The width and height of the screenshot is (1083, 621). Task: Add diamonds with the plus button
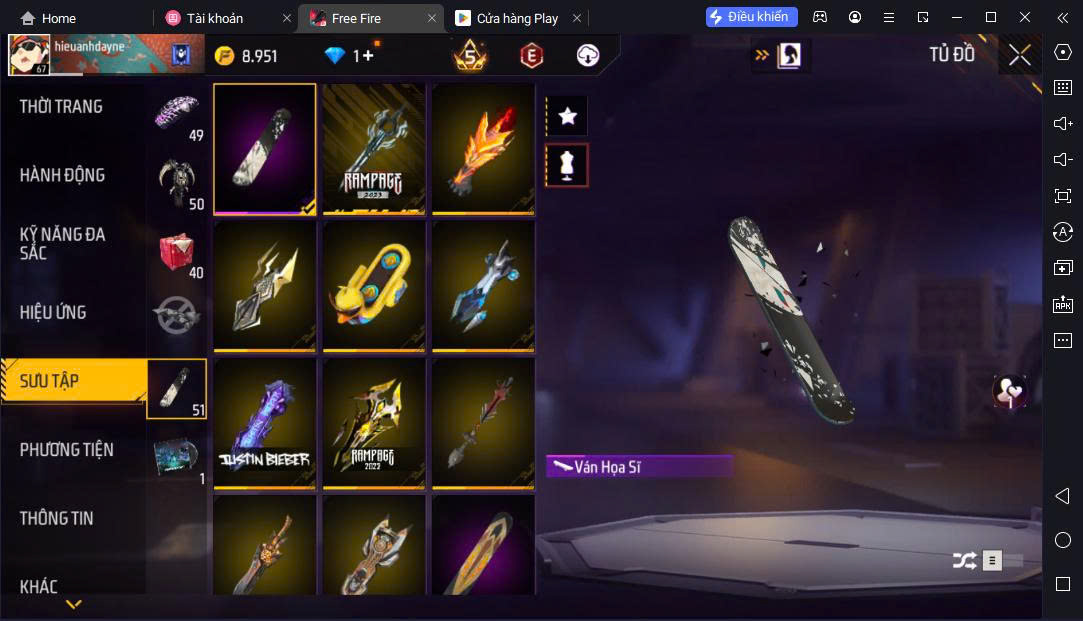tap(367, 56)
